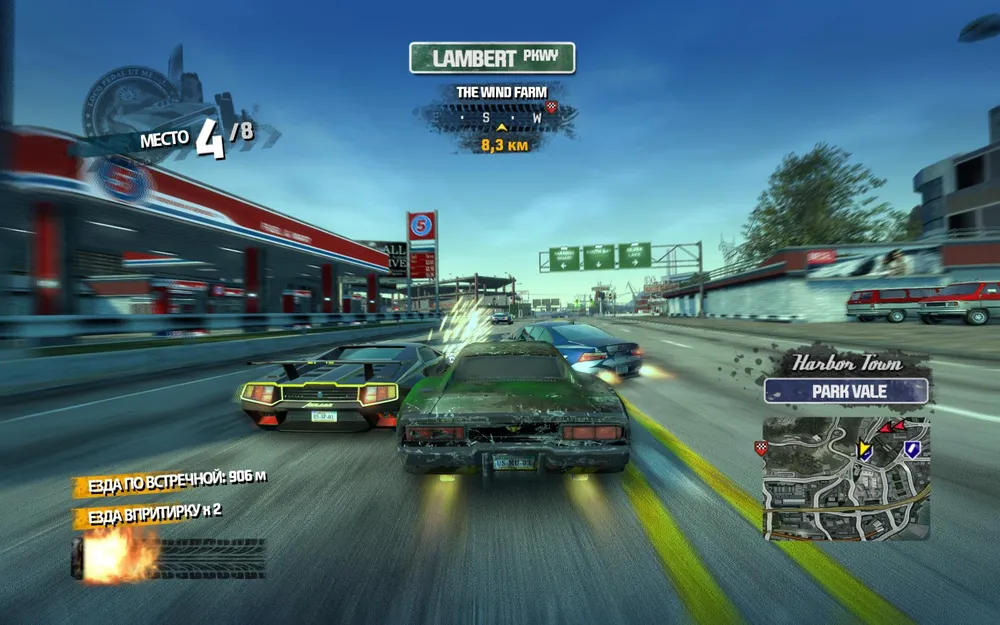Click the yellow player arrow on minimap
The height and width of the screenshot is (625, 1000).
pyautogui.click(x=864, y=450)
